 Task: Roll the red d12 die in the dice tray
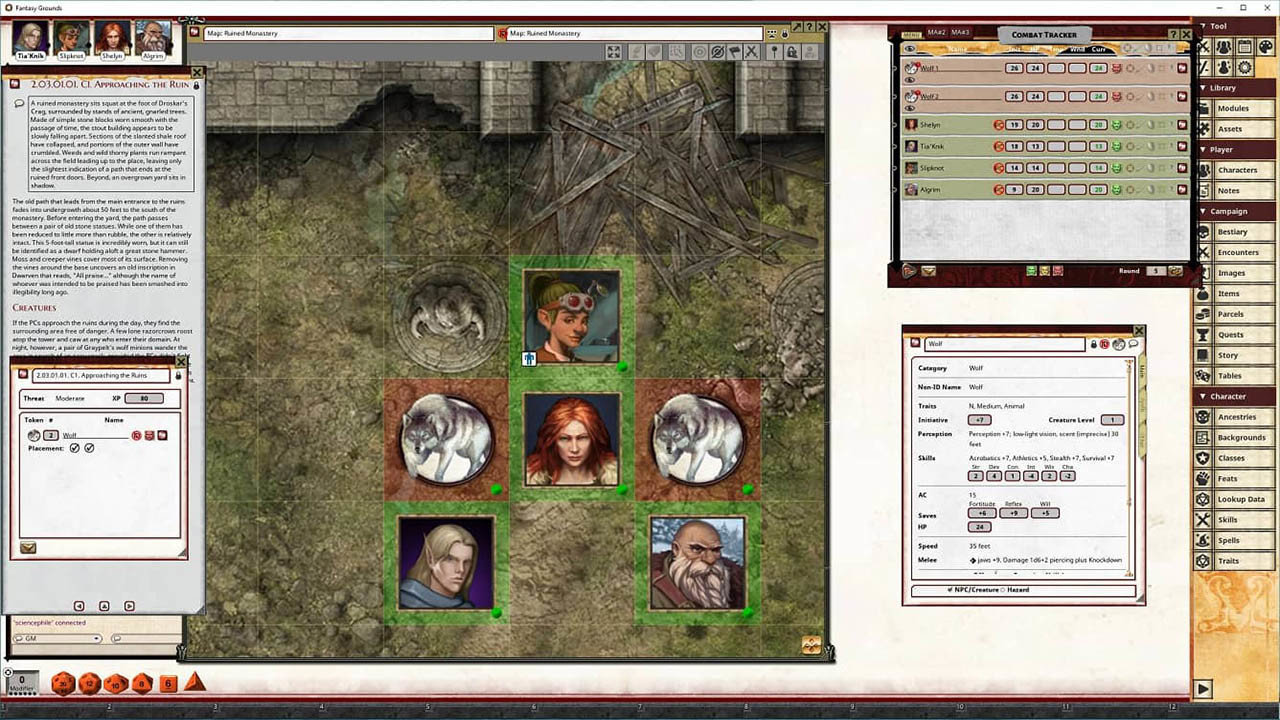click(92, 683)
